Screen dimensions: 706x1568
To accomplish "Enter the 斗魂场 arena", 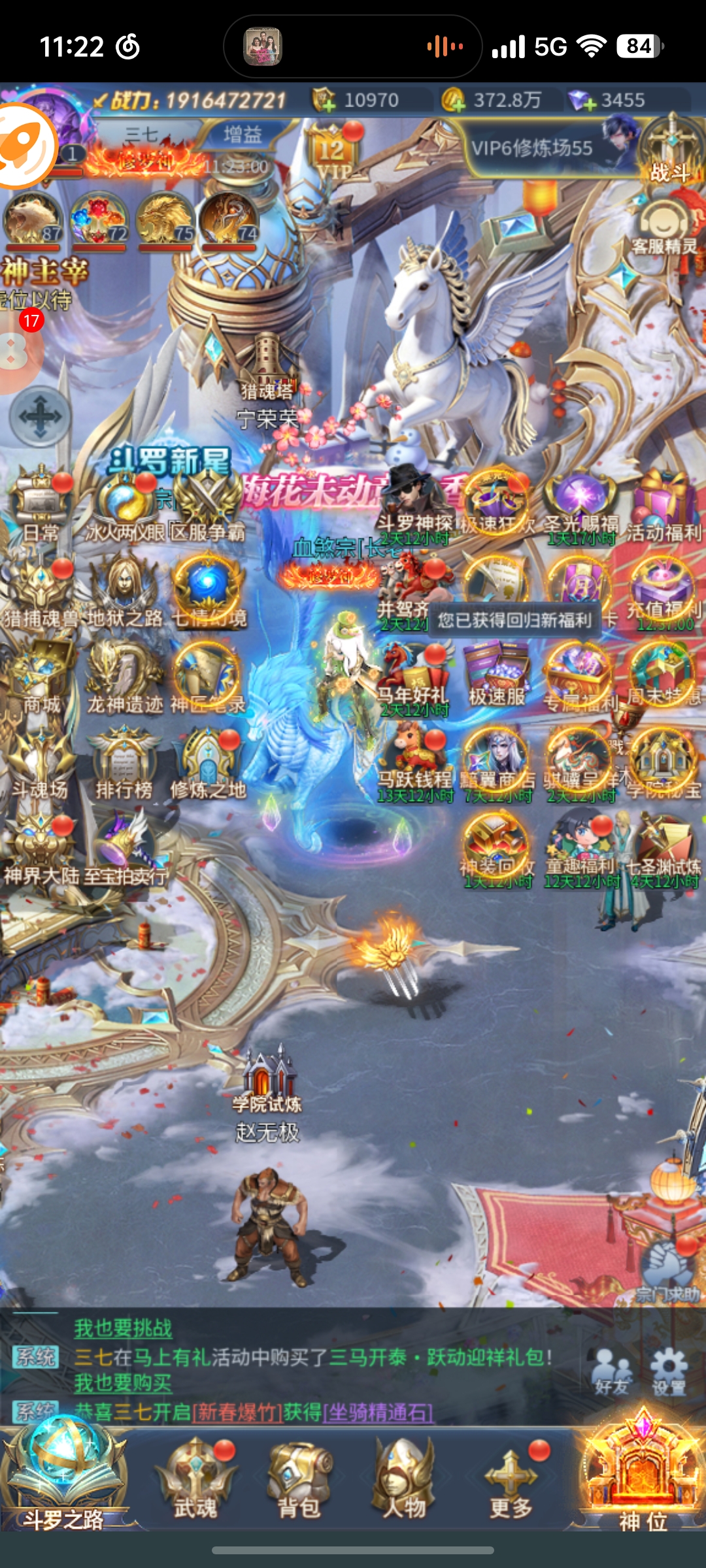I will click(x=40, y=762).
